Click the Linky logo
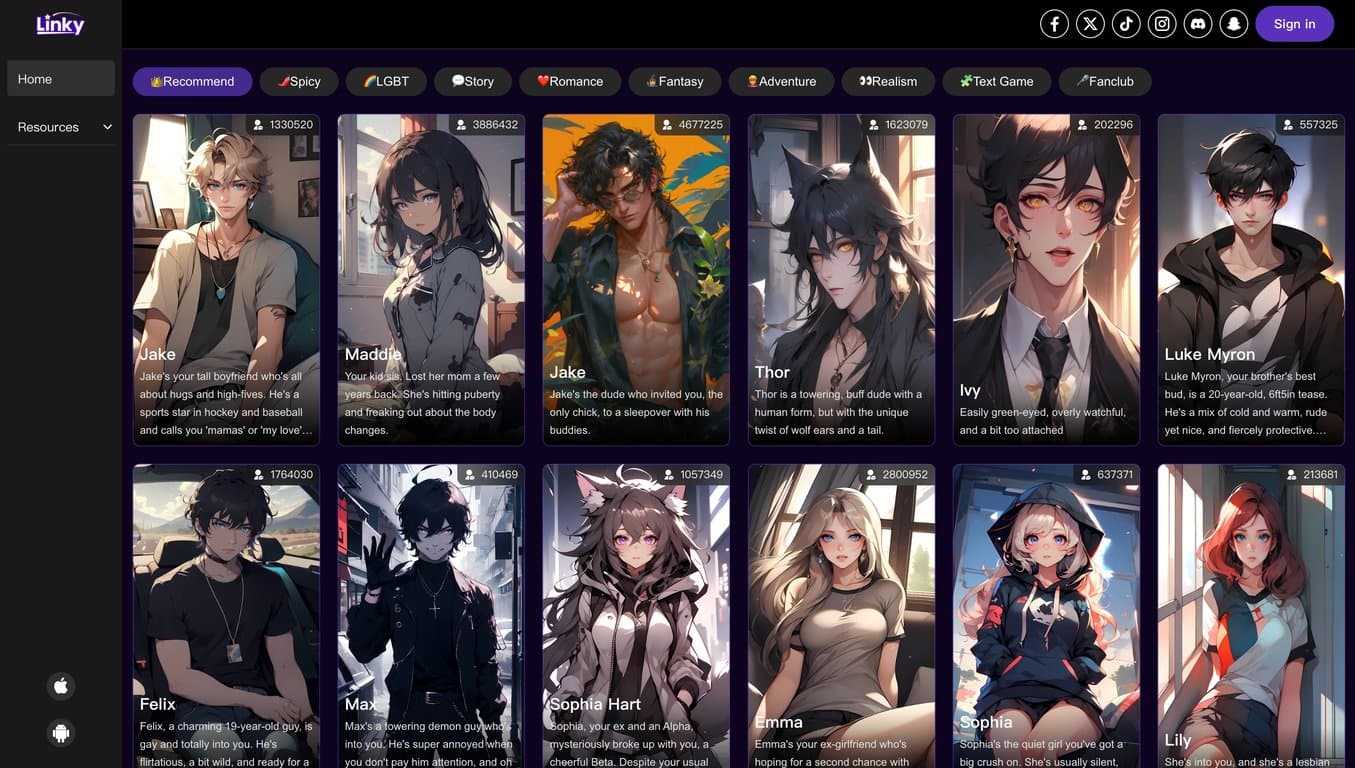The width and height of the screenshot is (1355, 768). (x=60, y=23)
